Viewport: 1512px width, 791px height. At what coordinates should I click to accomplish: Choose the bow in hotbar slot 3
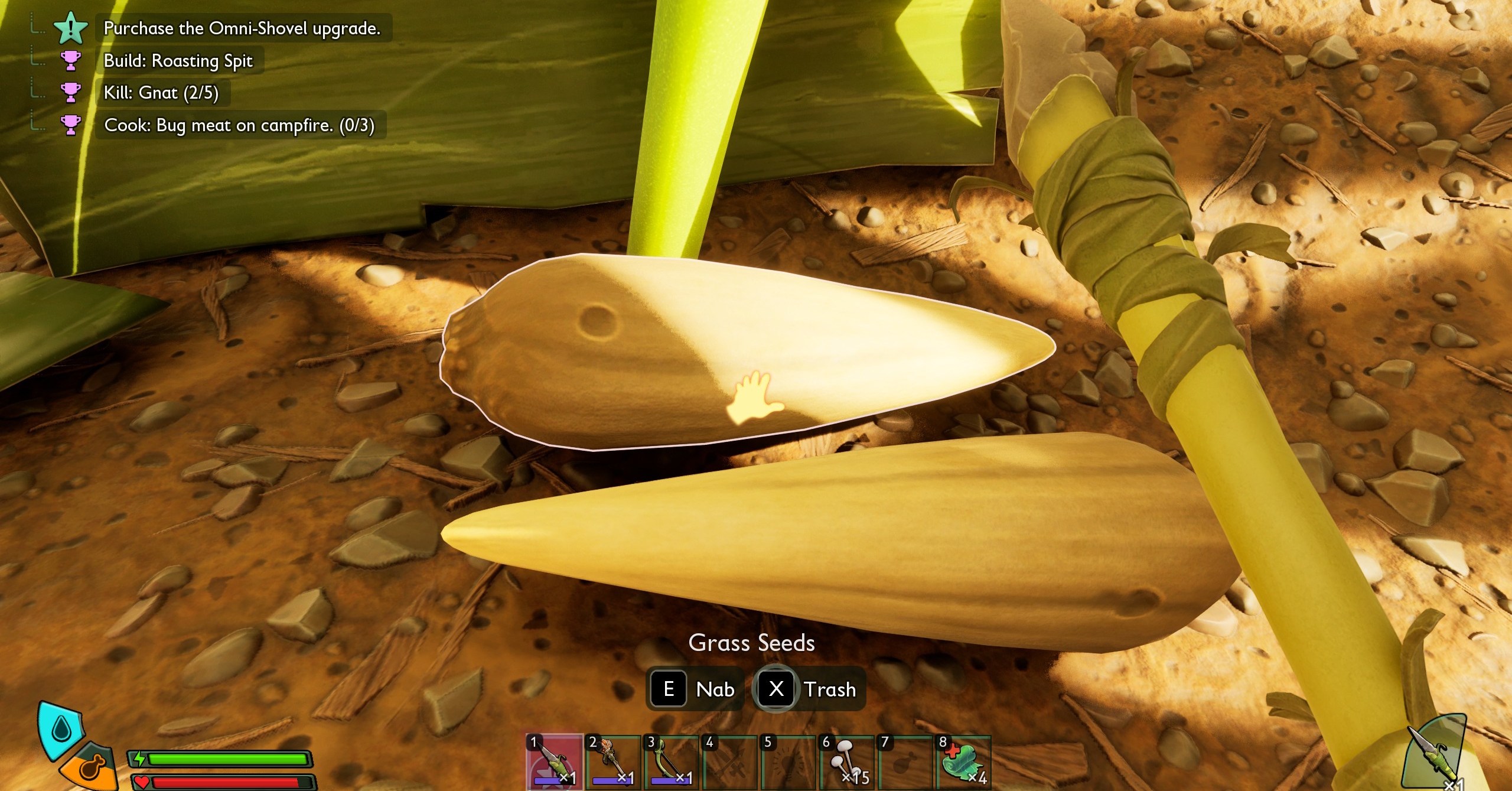(x=670, y=762)
